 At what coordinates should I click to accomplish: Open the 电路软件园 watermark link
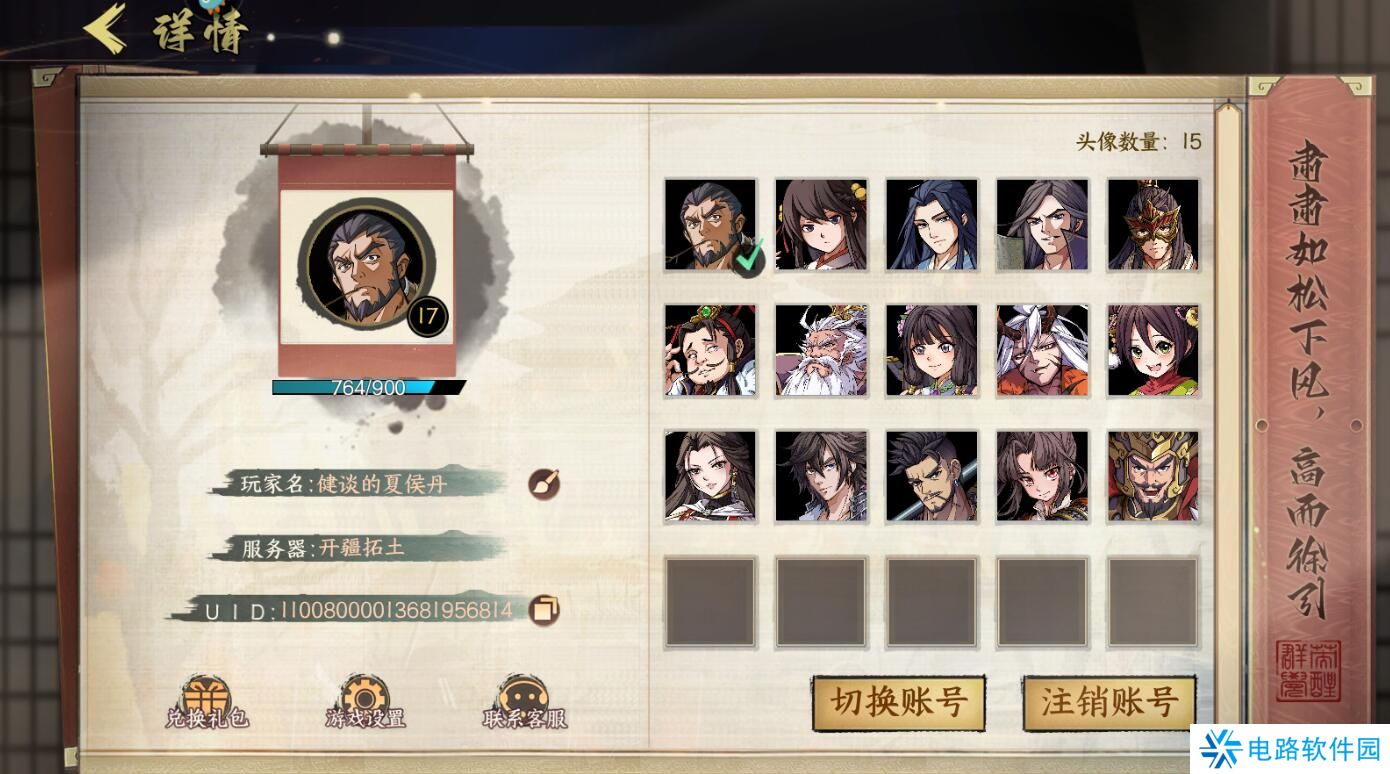coord(1291,748)
